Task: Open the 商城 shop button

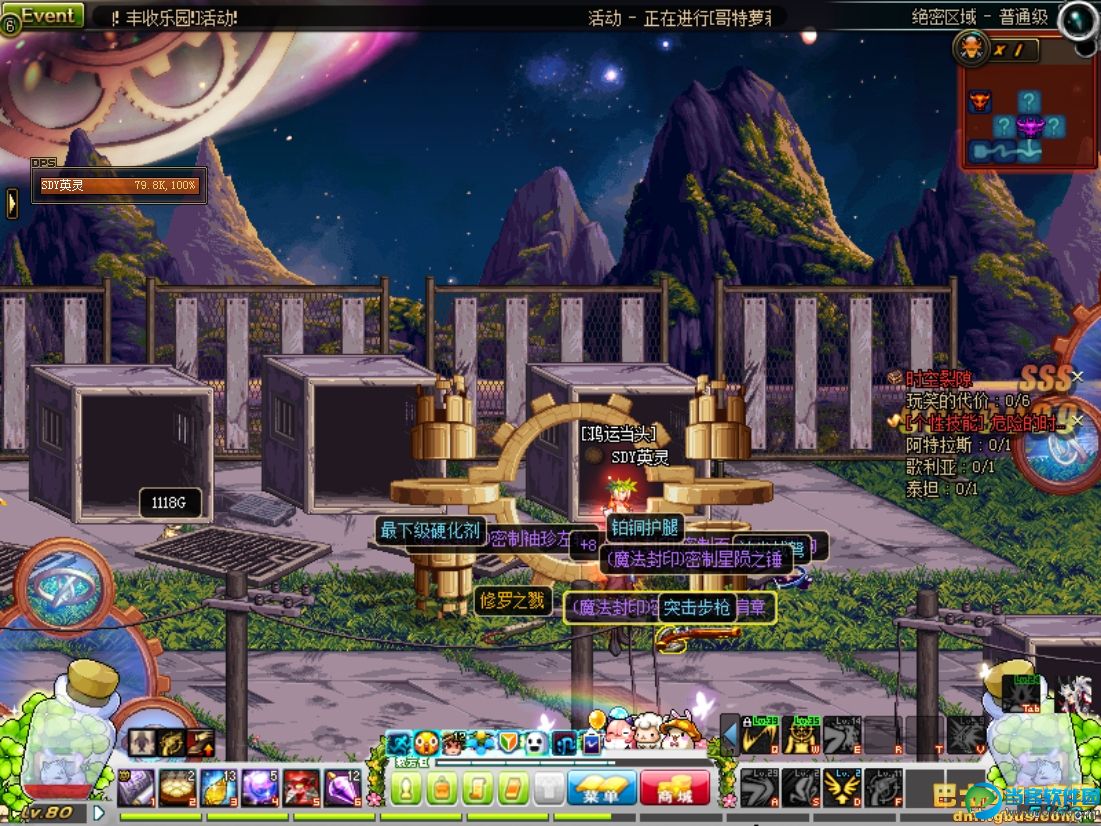Action: click(676, 789)
